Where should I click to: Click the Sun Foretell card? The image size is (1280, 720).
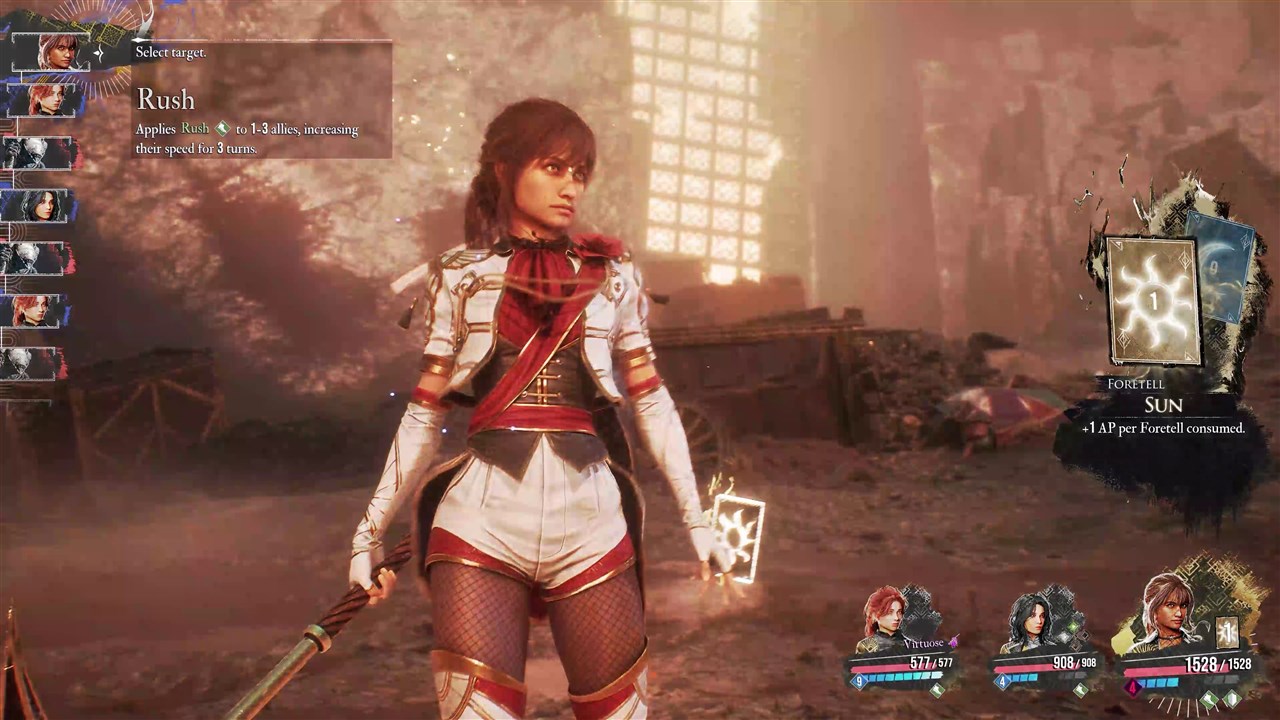tap(1152, 300)
